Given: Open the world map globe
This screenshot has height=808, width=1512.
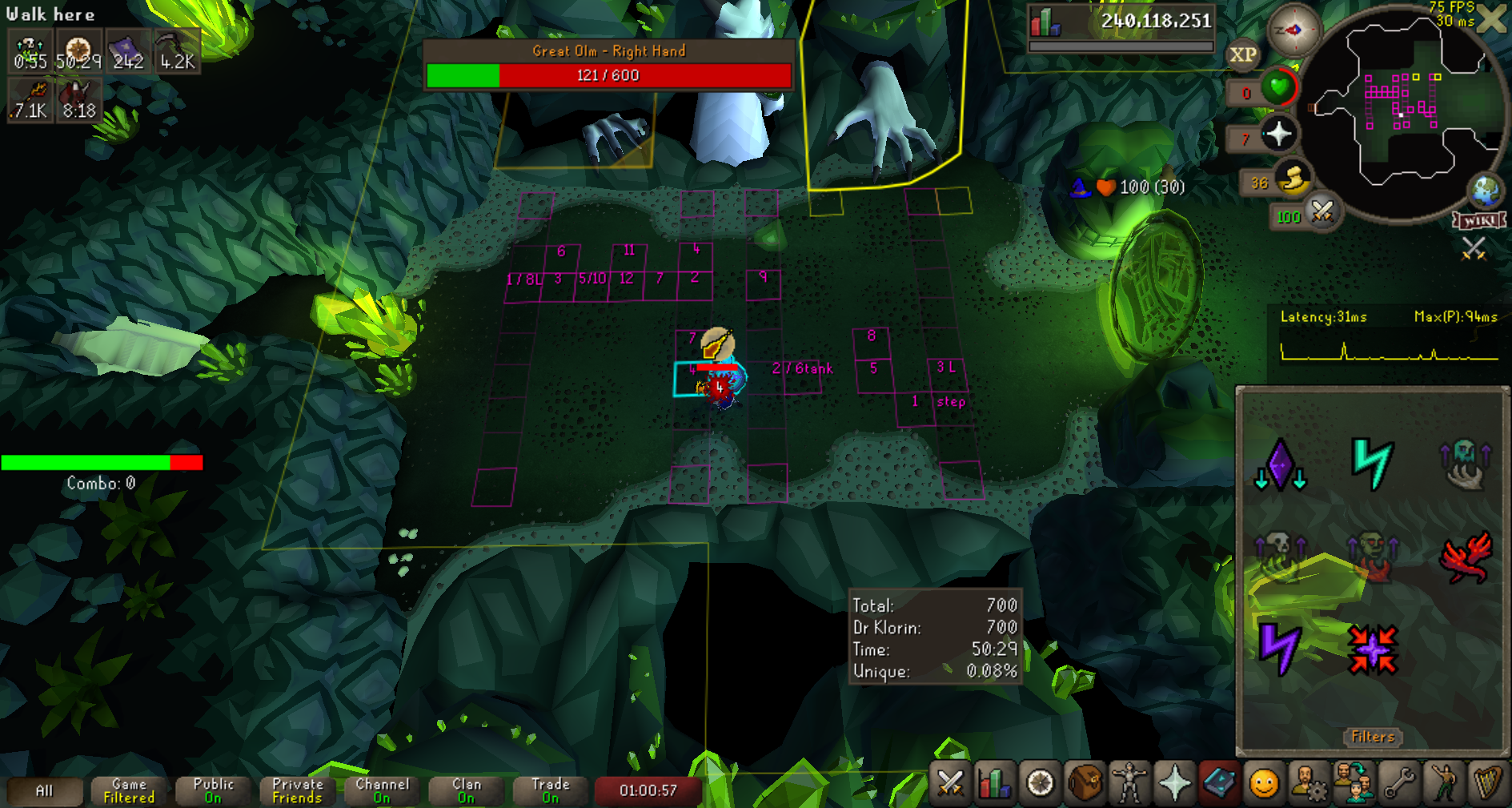Looking at the screenshot, I should coord(1486,191).
